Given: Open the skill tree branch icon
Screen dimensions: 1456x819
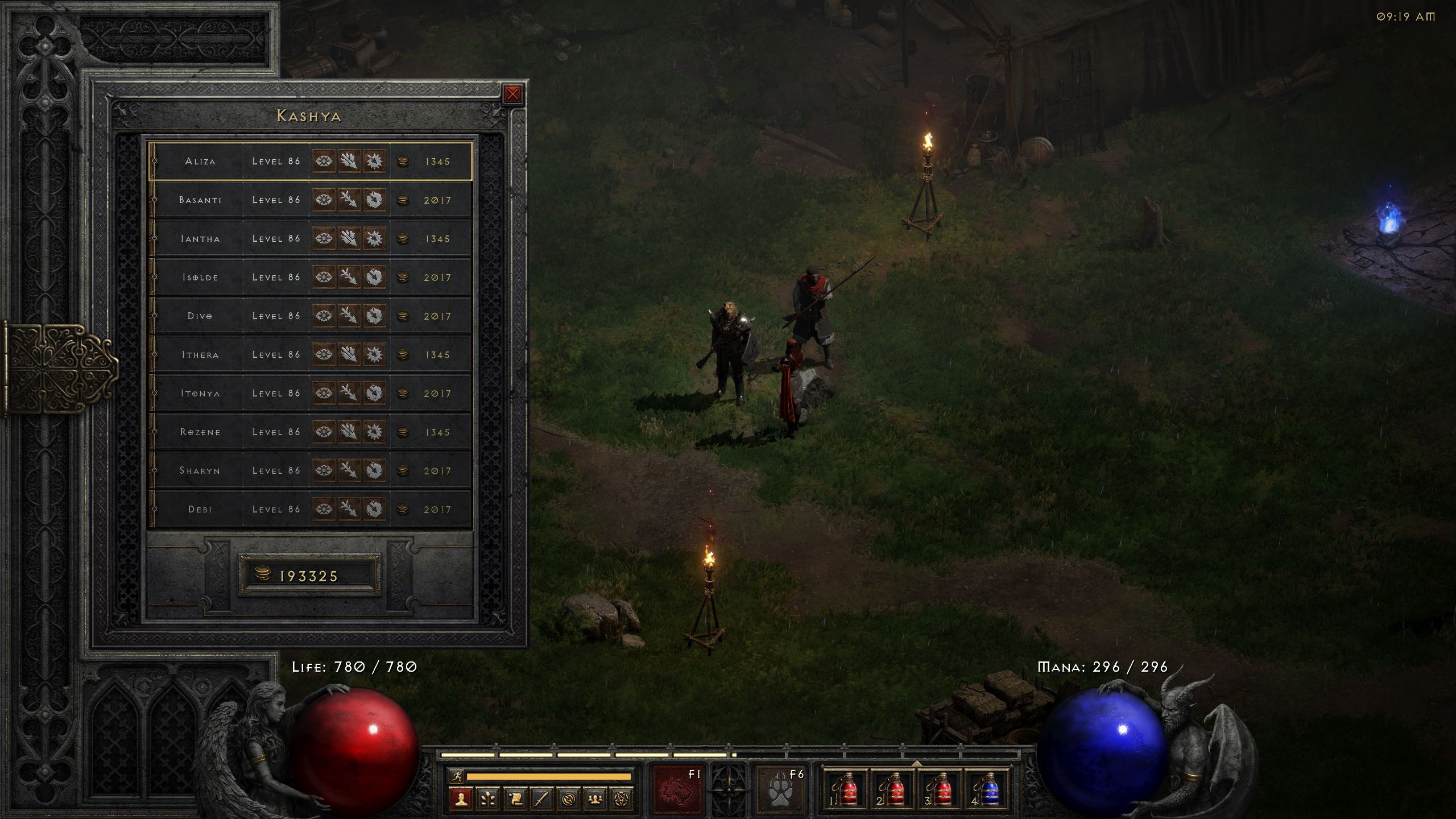Looking at the screenshot, I should coord(488,800).
